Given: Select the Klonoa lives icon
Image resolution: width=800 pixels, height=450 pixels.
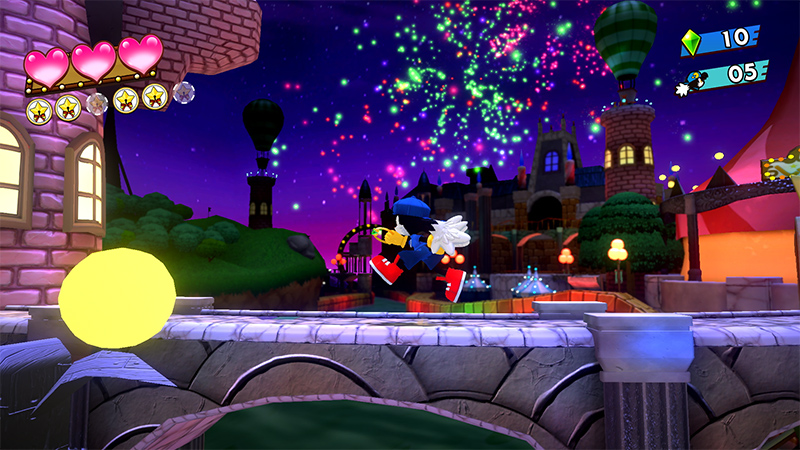Looking at the screenshot, I should [697, 79].
